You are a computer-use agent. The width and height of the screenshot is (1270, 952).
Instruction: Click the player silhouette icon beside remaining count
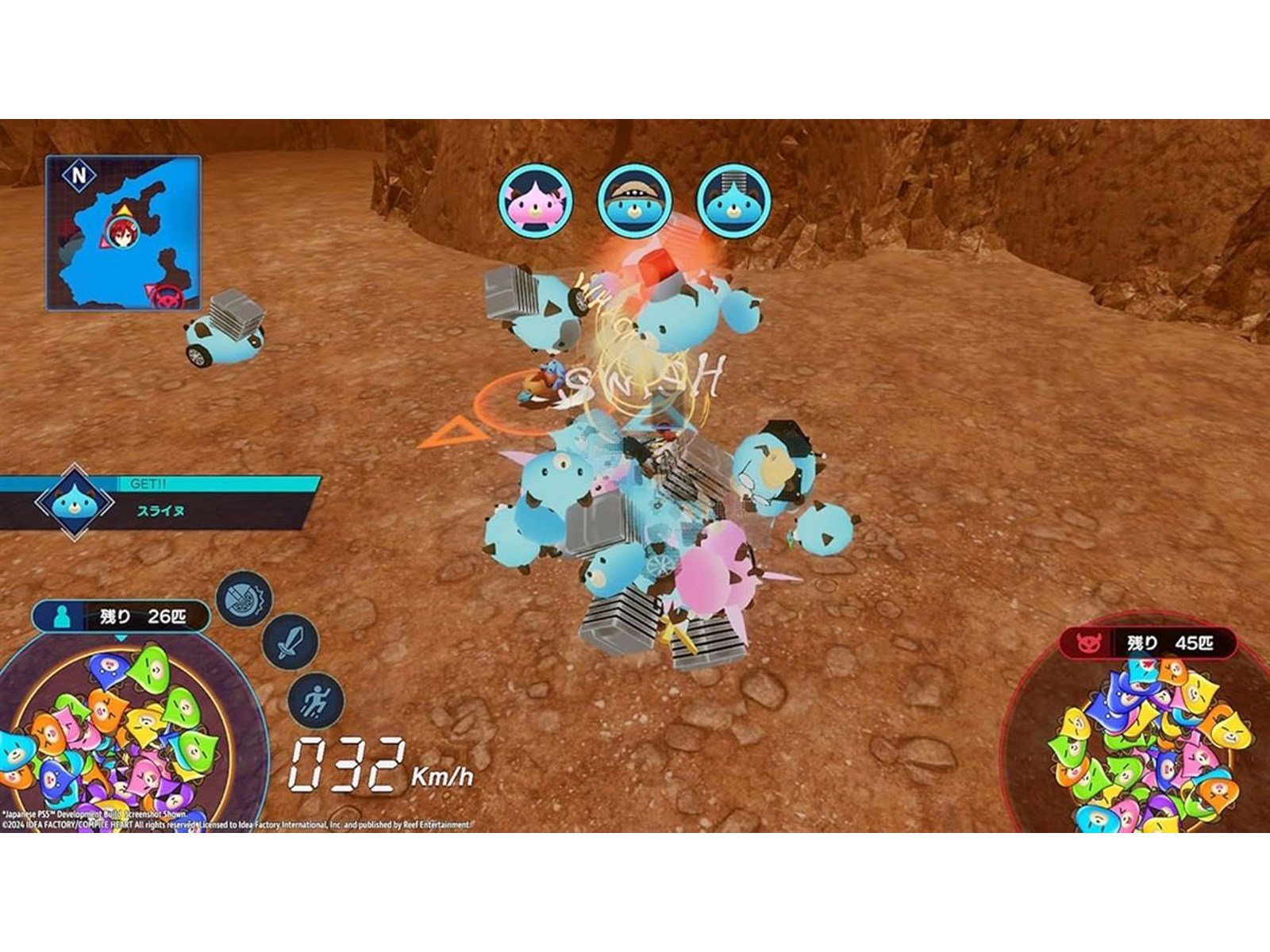click(x=63, y=616)
